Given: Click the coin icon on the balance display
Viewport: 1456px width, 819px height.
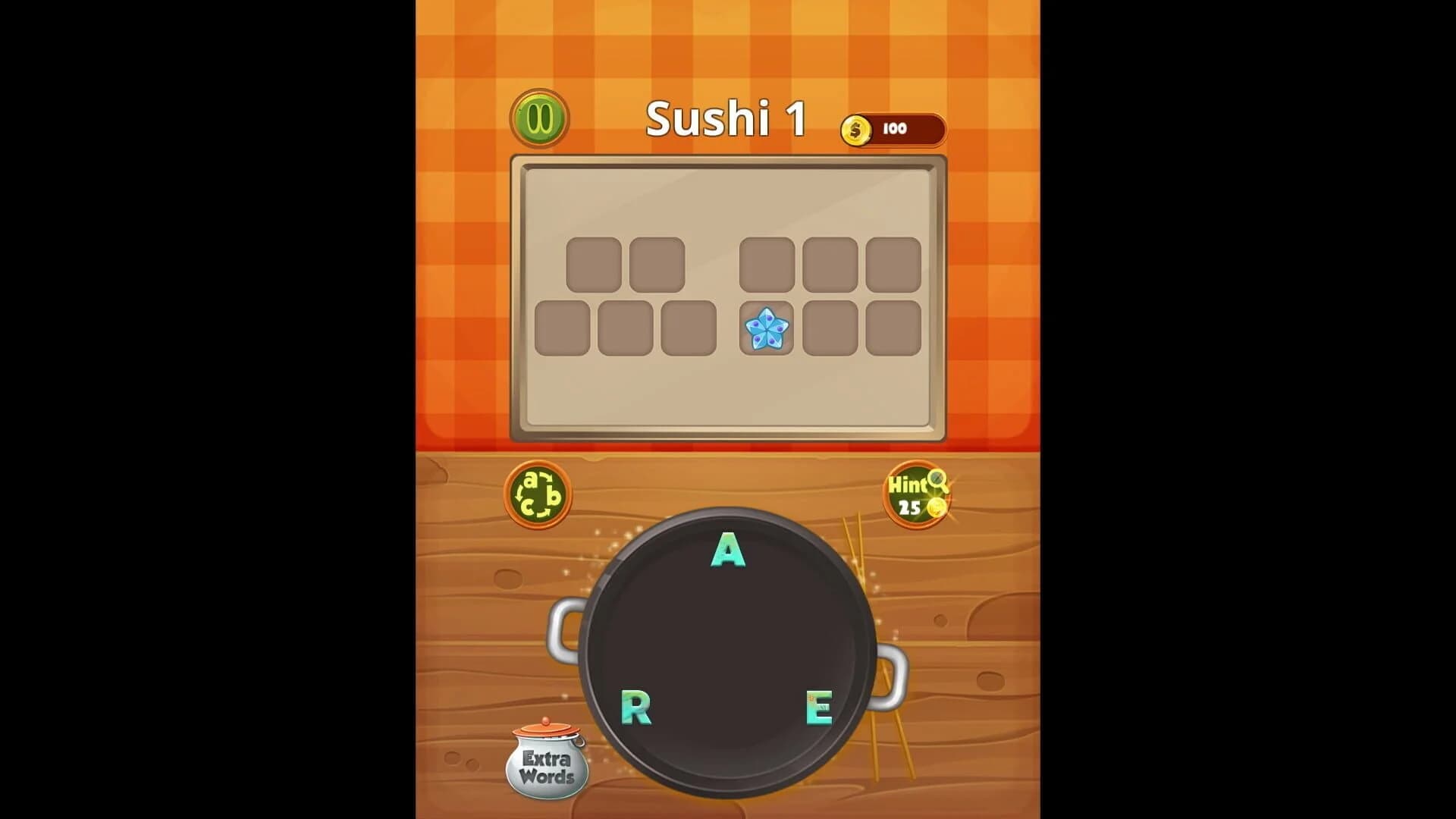Looking at the screenshot, I should (x=856, y=129).
